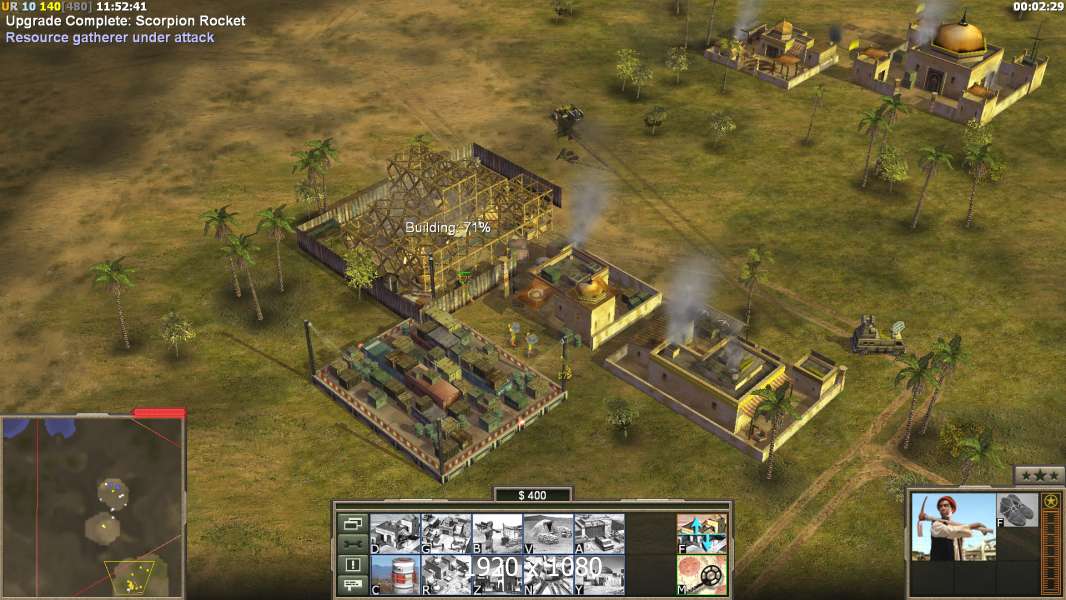Click the wrench sidebar button
The image size is (1066, 600).
point(352,544)
